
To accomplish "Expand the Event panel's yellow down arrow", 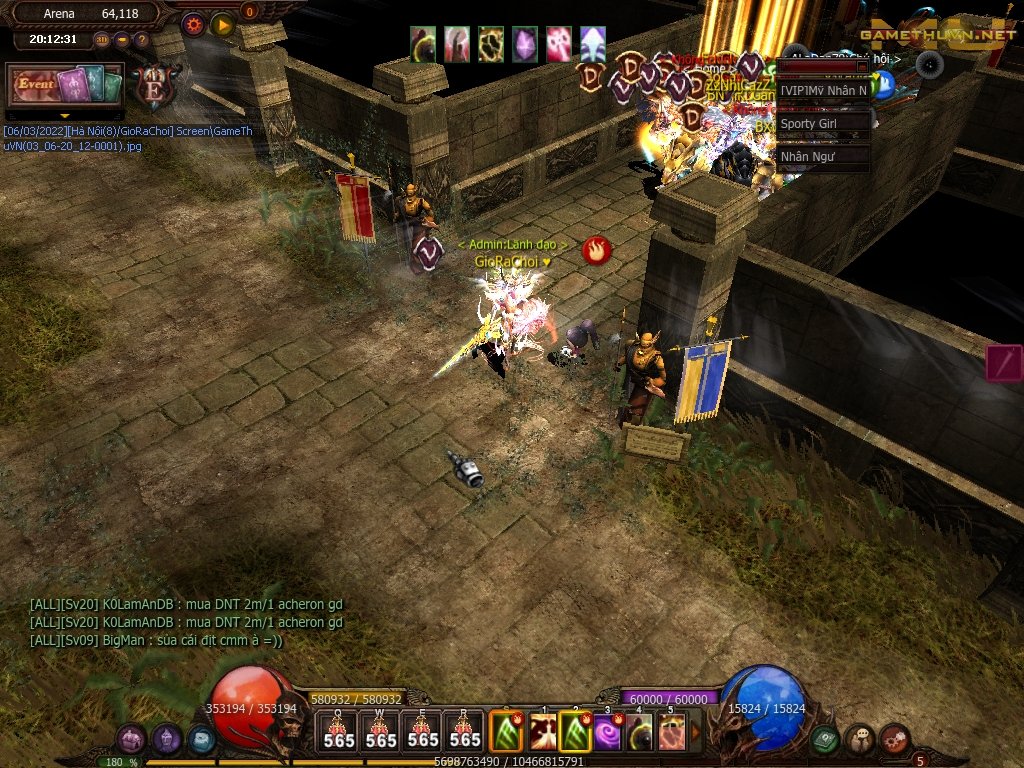I will pyautogui.click(x=64, y=116).
